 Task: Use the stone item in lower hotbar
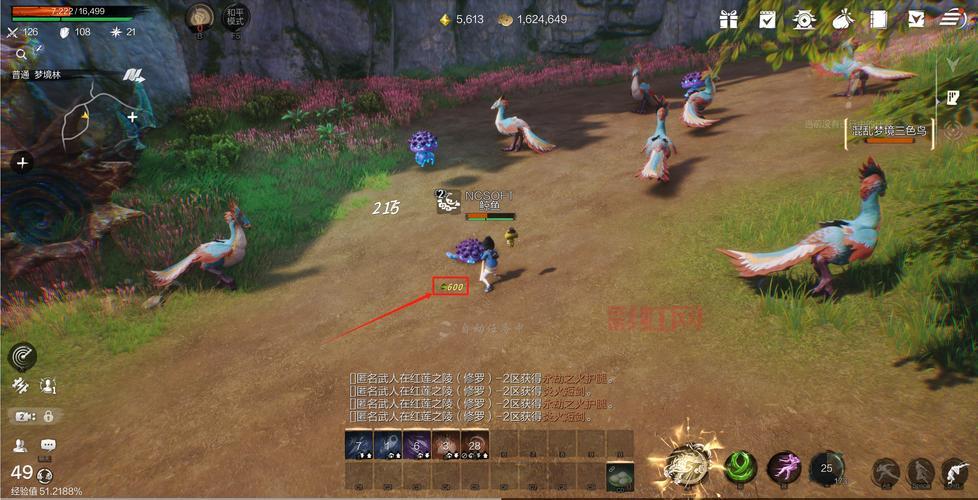click(x=620, y=476)
